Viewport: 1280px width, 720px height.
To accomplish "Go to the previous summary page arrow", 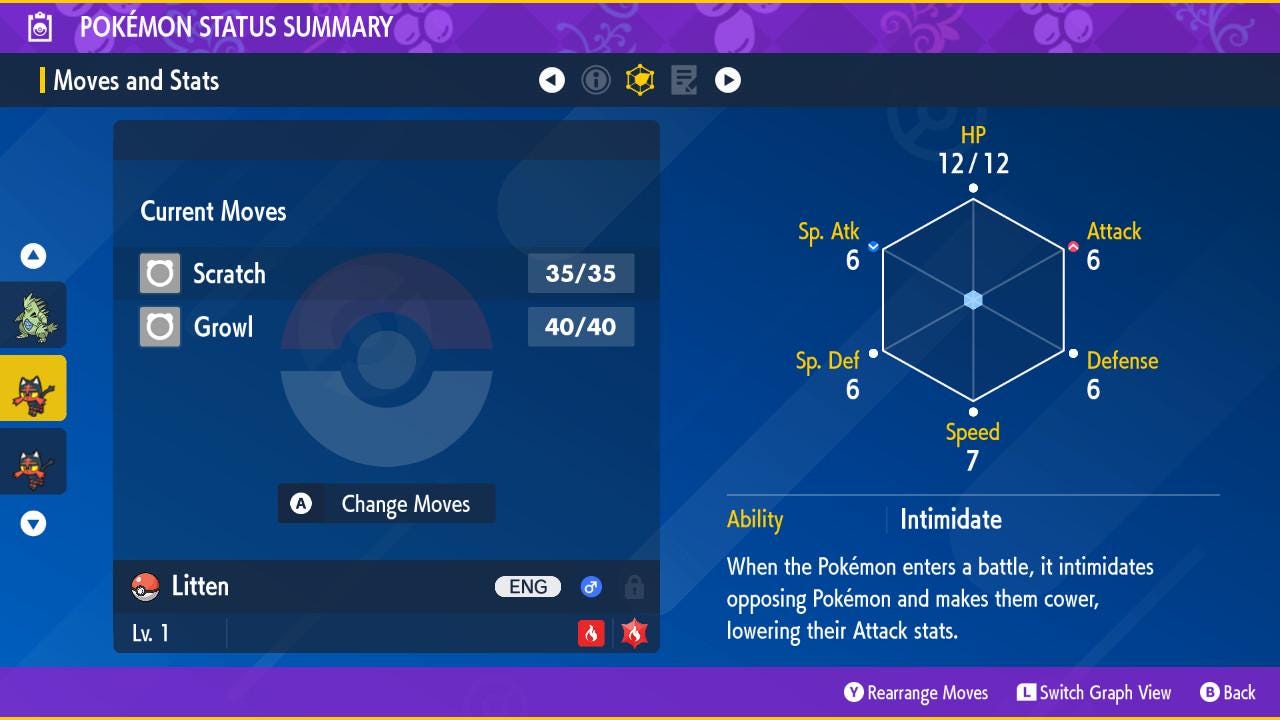I will tap(552, 80).
